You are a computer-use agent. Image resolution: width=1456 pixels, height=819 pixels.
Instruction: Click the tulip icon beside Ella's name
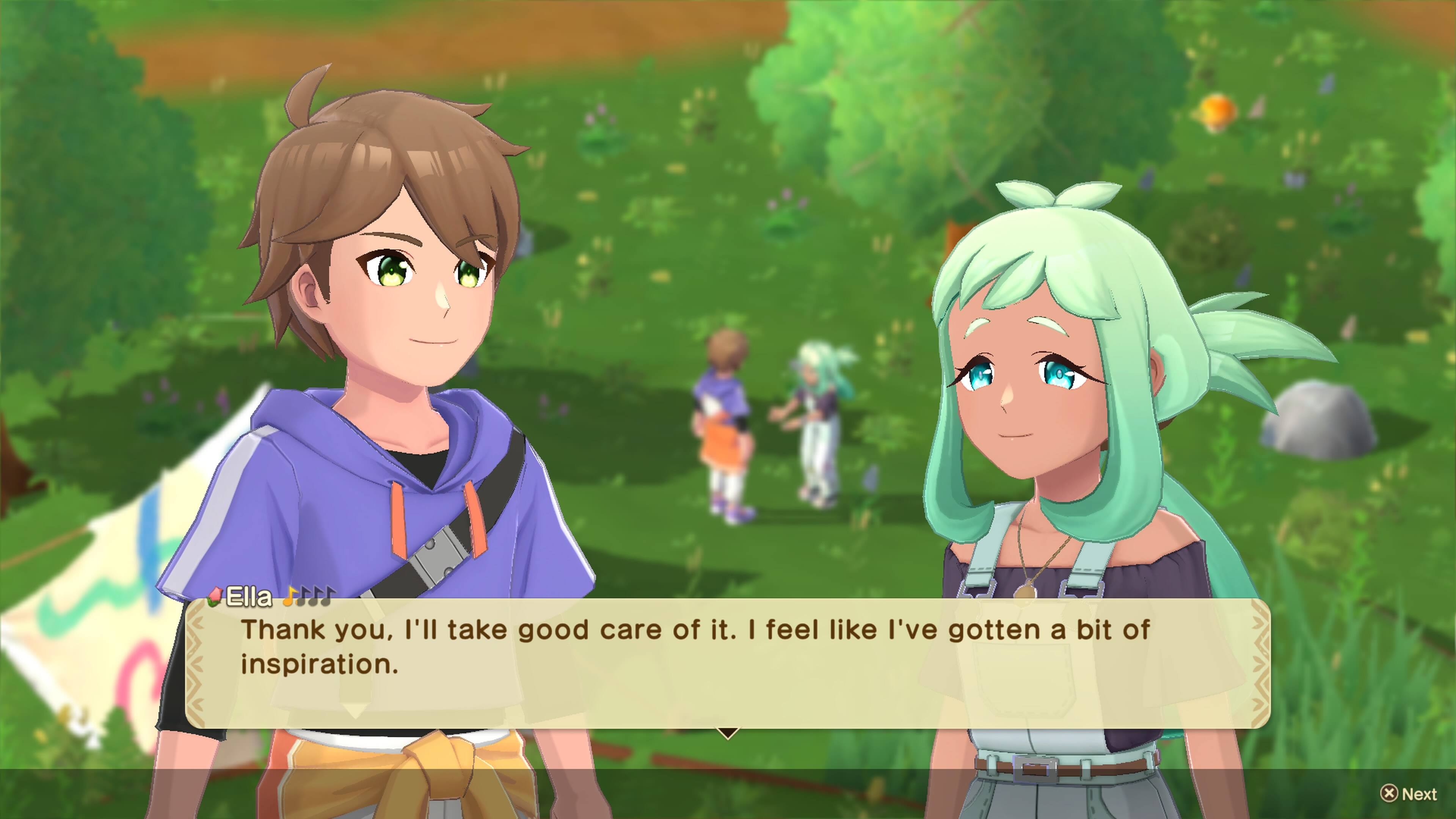coord(215,597)
